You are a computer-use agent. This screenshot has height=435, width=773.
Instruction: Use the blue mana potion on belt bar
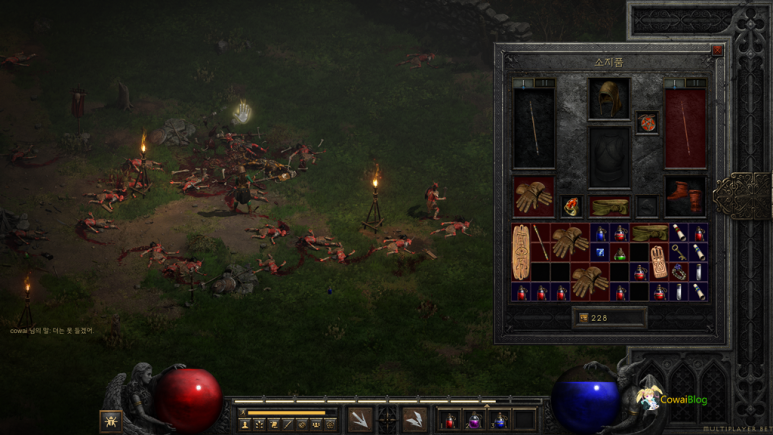point(499,420)
